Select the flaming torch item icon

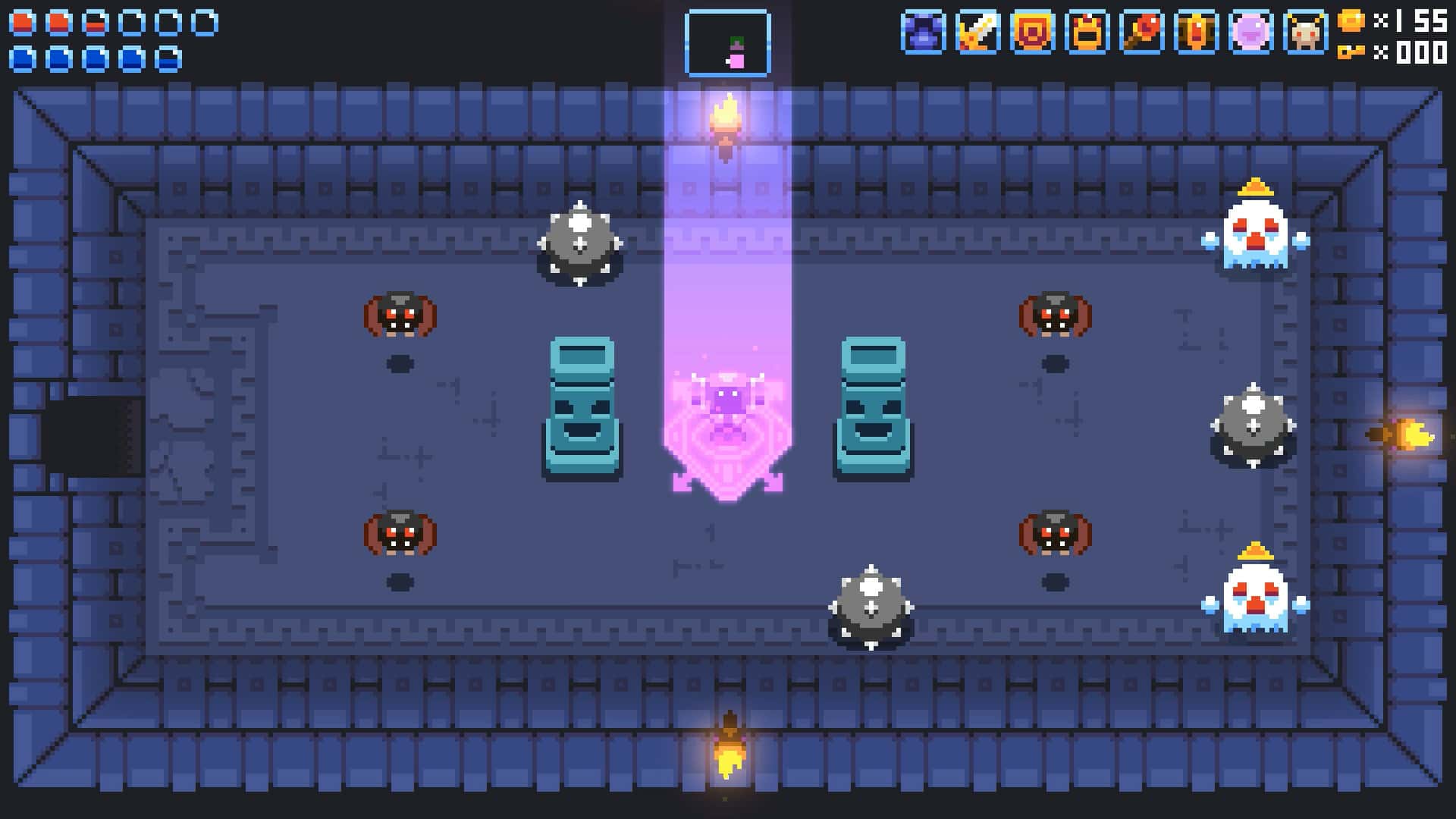coord(1142,34)
